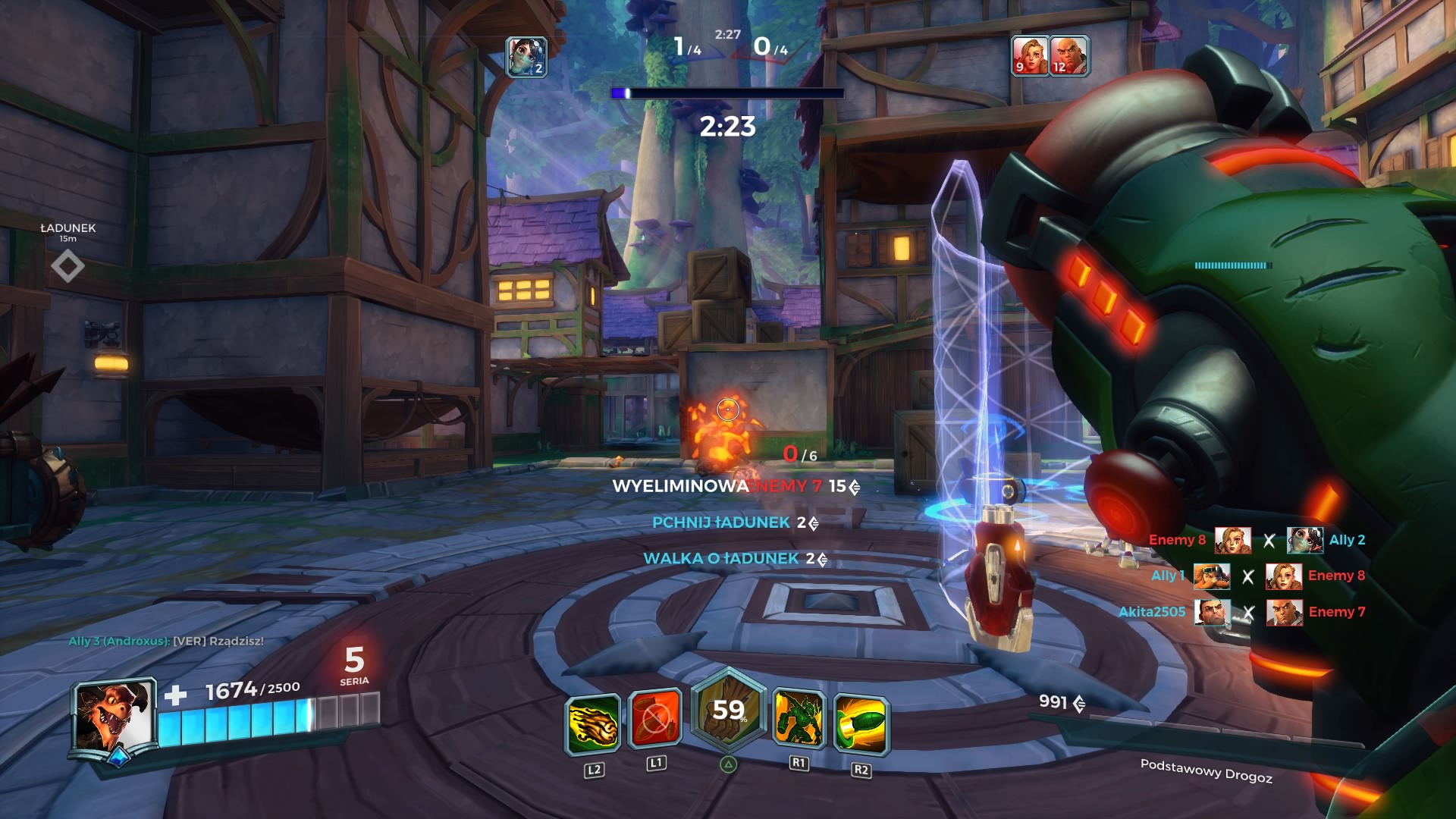Screen dimensions: 1456x819
Task: Activate the Fire Spit ability icon
Action: (x=593, y=723)
